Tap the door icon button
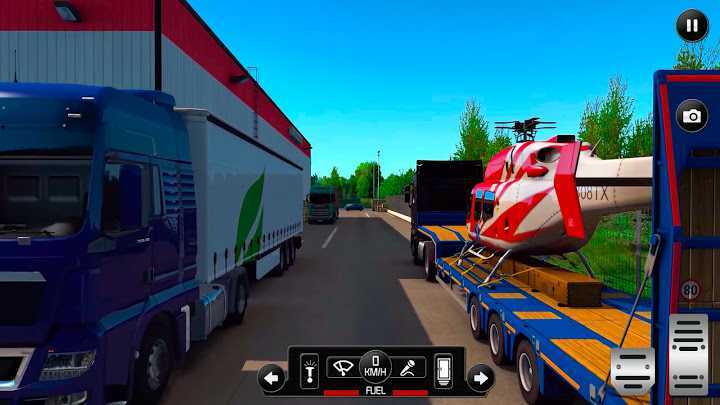This screenshot has width=720, height=405. 442,371
